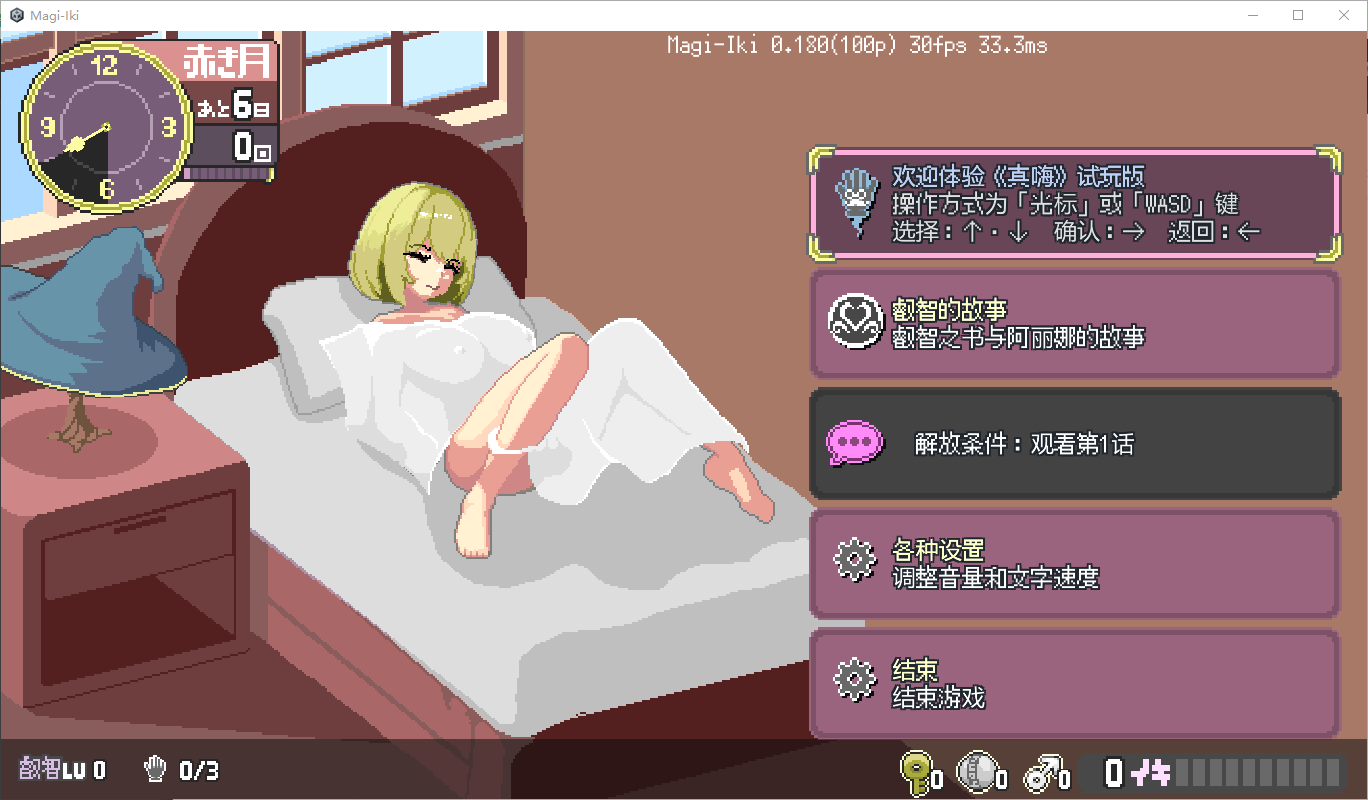Select the 欢迎体验《真嗨》试玩版 welcome entry
Viewport: 1368px width, 800px height.
1073,204
